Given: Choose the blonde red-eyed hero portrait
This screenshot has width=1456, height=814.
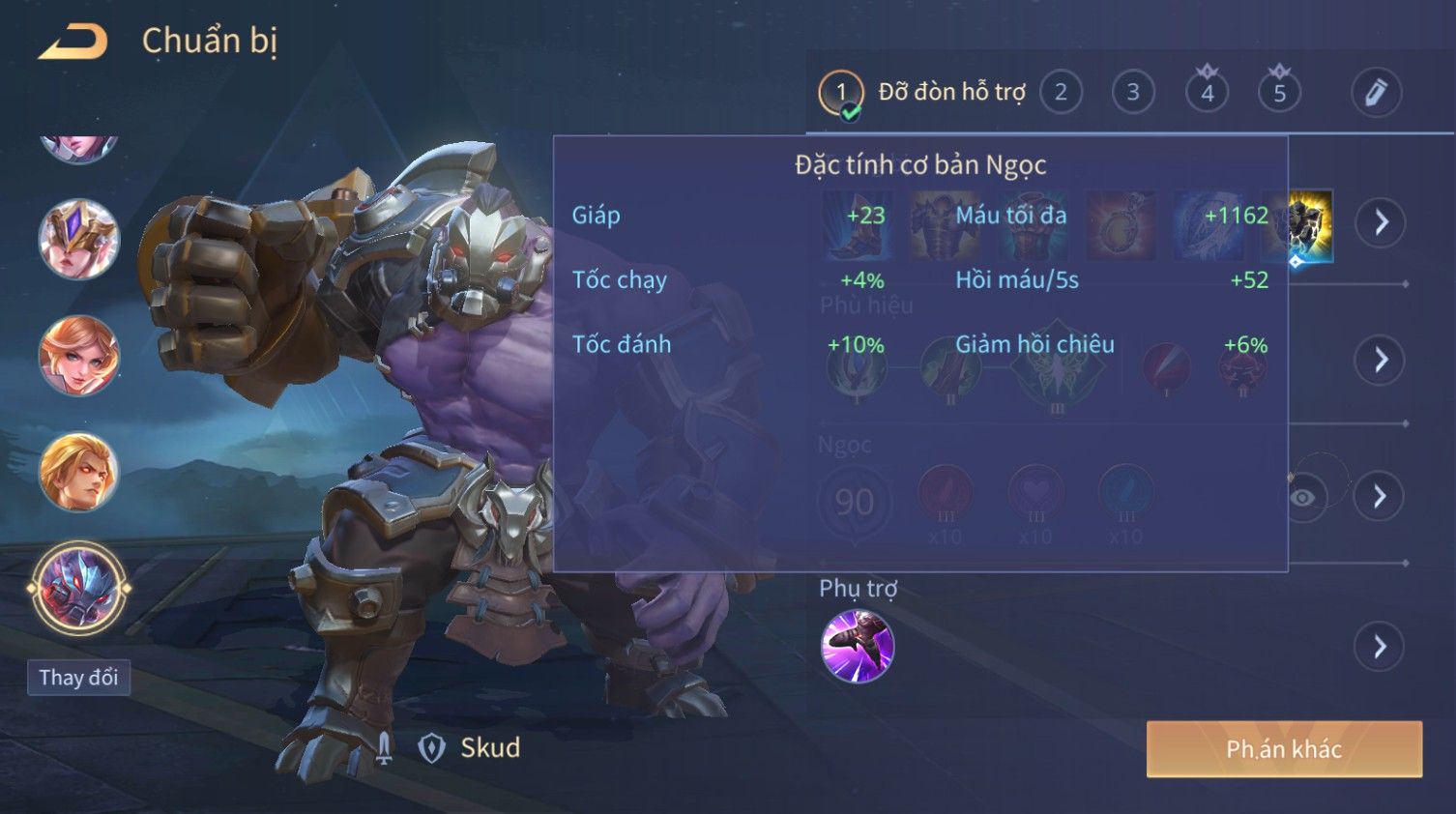Looking at the screenshot, I should point(78,473).
